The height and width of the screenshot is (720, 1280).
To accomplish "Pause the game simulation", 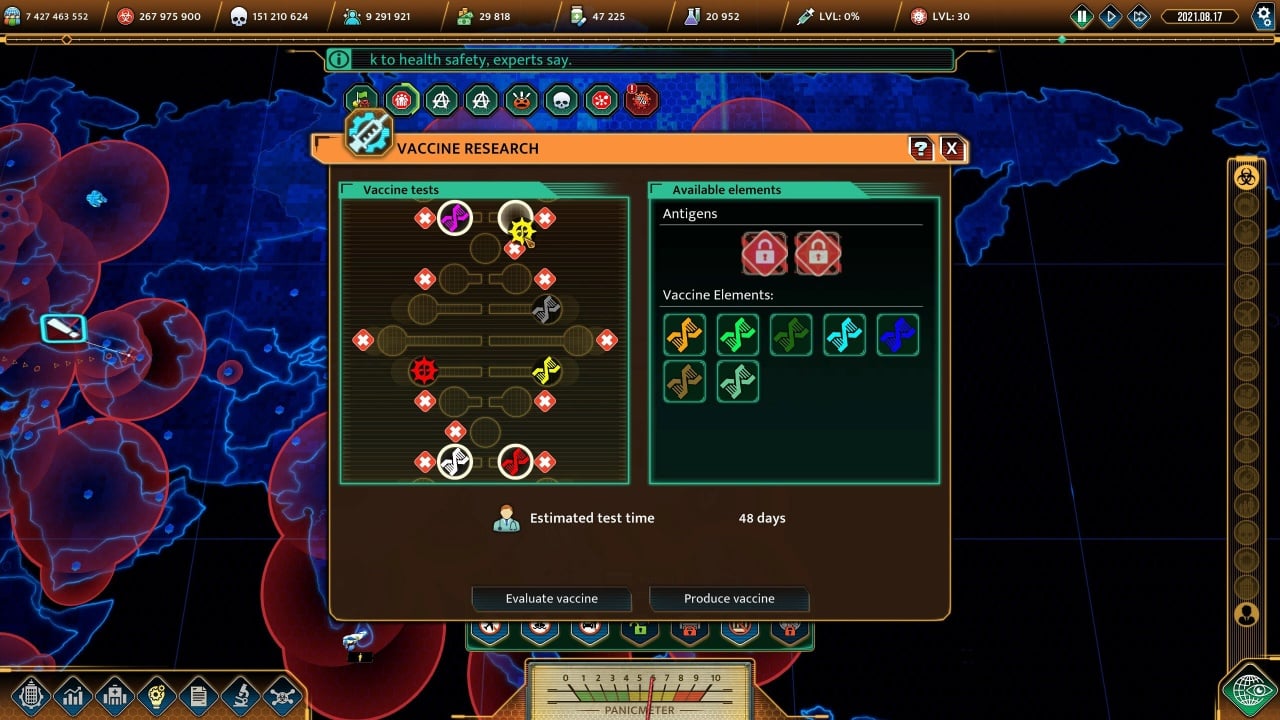I will [x=1082, y=16].
